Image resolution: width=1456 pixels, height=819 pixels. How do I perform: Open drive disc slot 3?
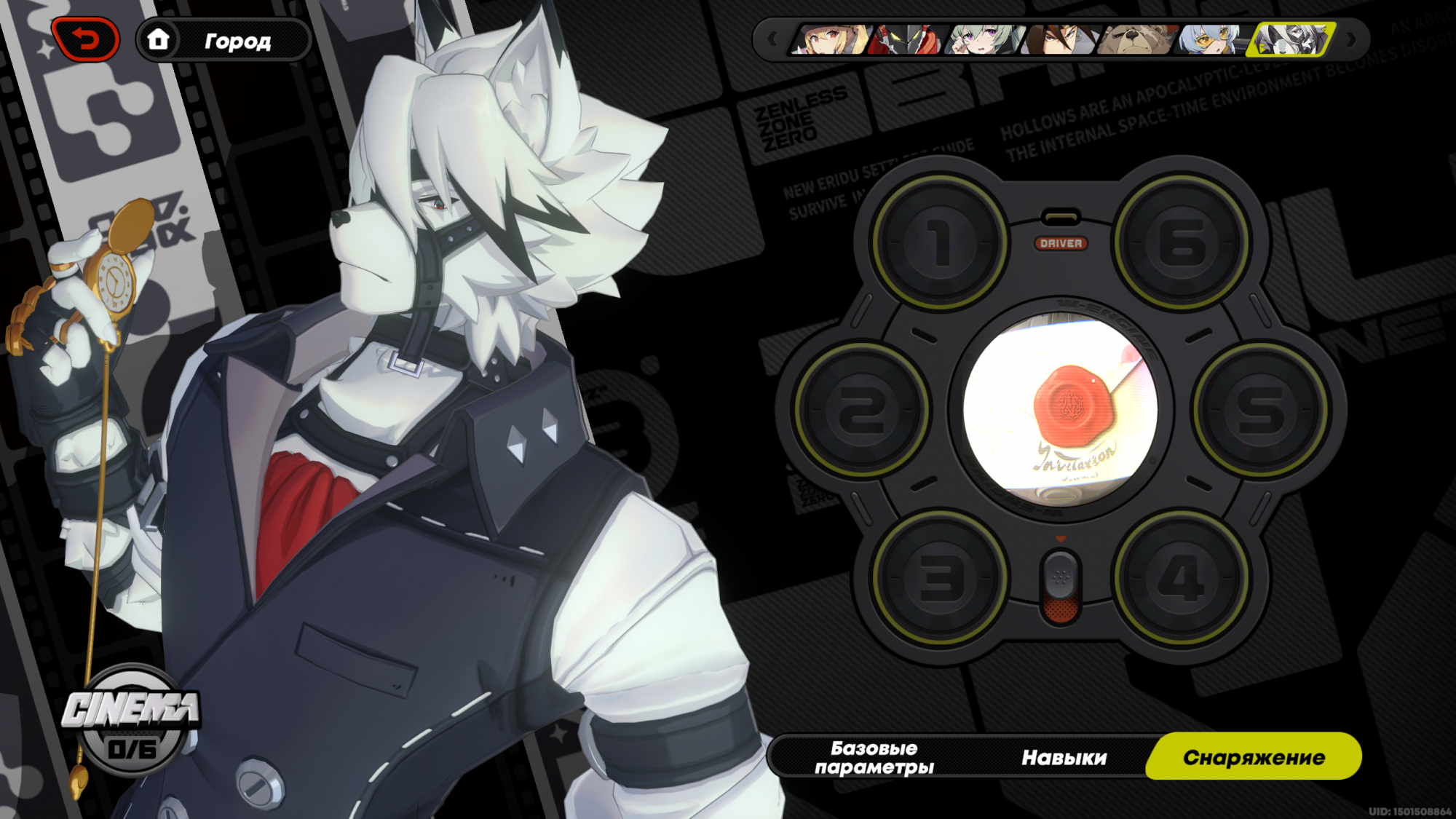point(940,578)
